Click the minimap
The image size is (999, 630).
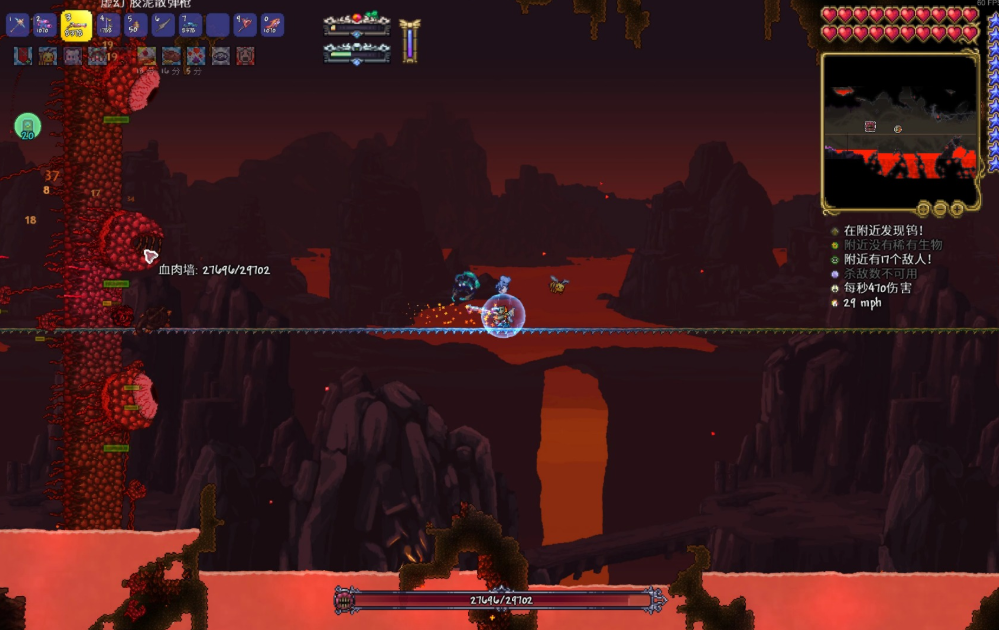[899, 129]
